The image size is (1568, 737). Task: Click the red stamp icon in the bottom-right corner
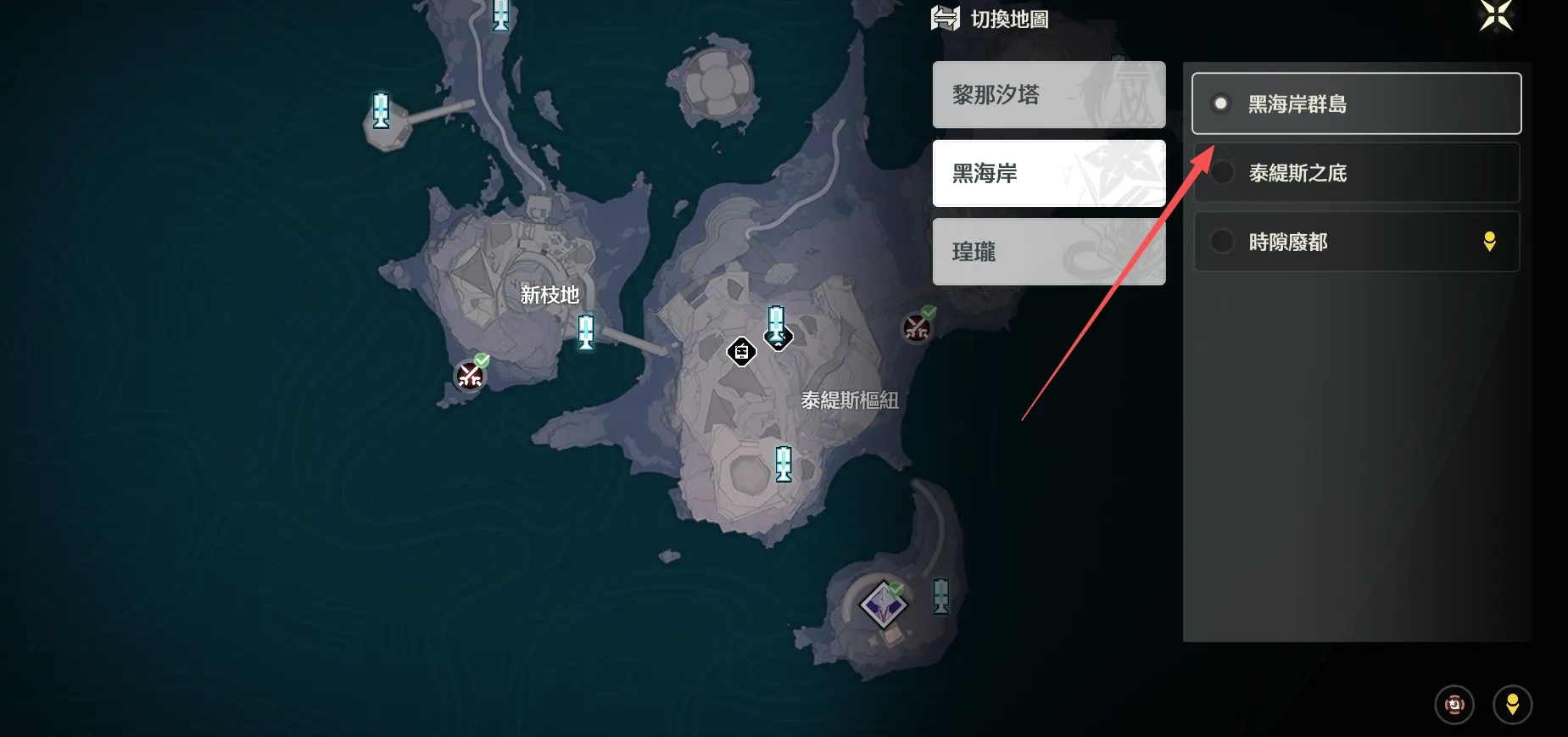[x=1454, y=704]
